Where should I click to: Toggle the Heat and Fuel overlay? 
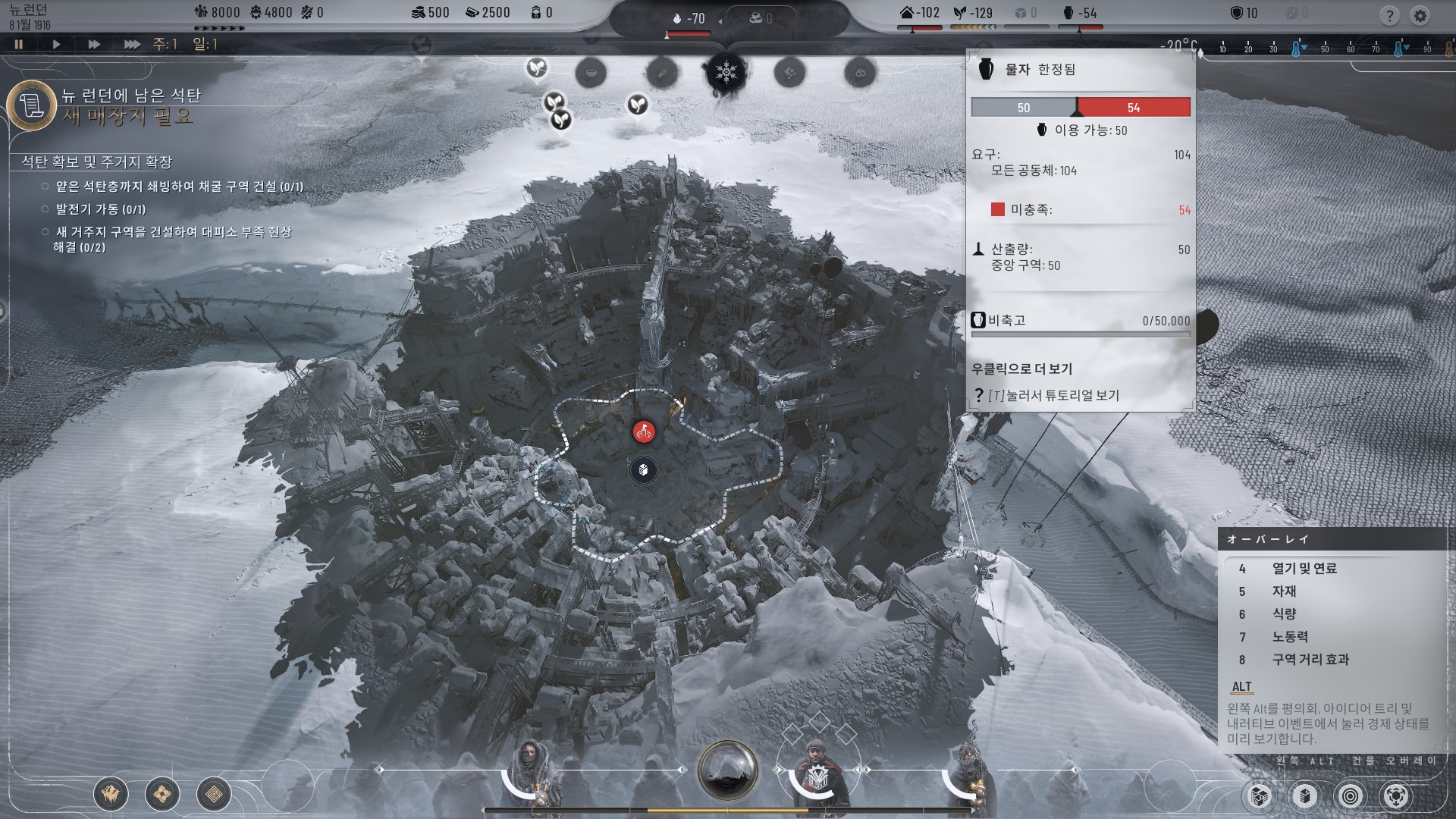[x=1304, y=569]
